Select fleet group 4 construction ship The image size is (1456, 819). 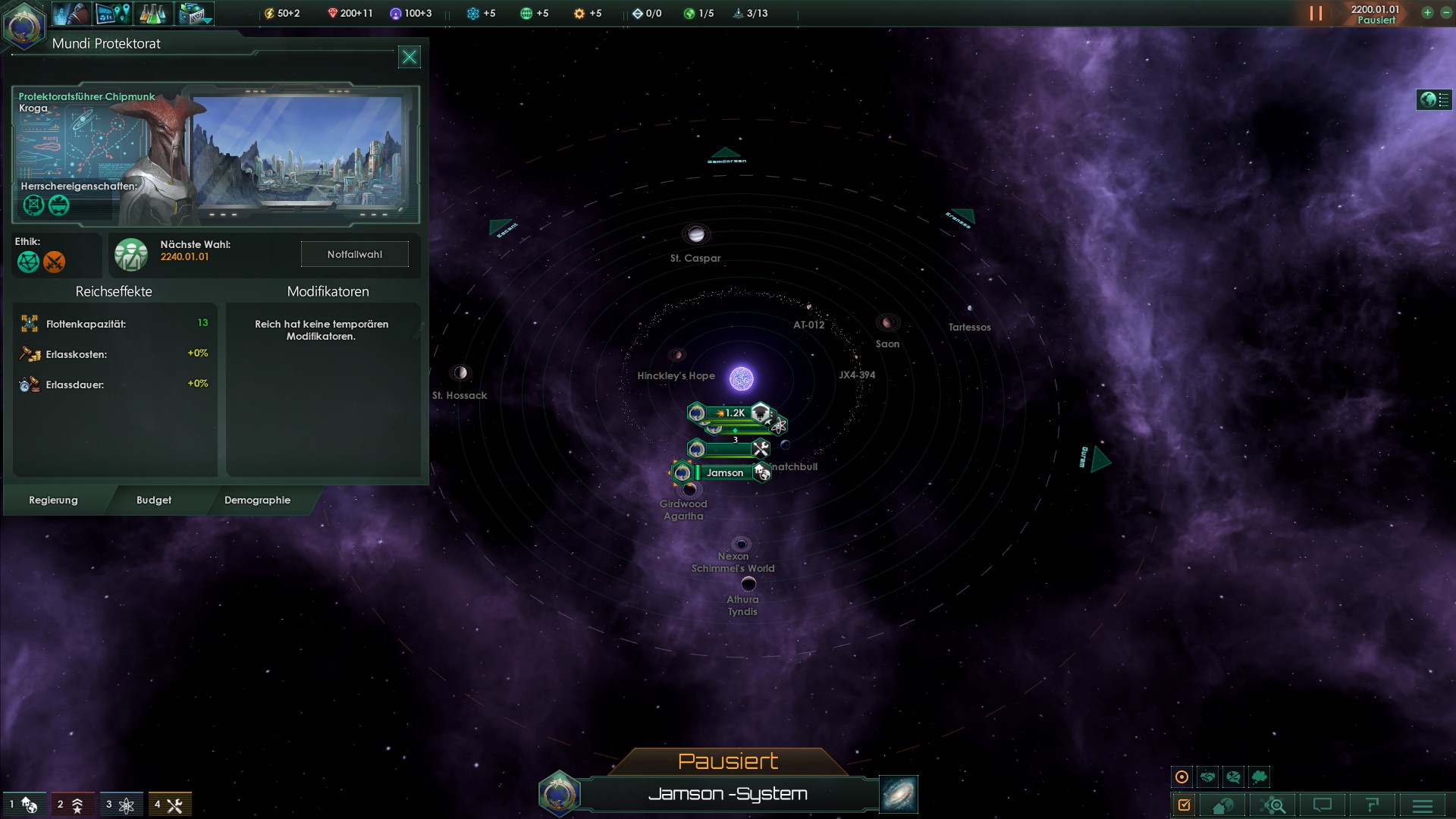click(x=170, y=805)
